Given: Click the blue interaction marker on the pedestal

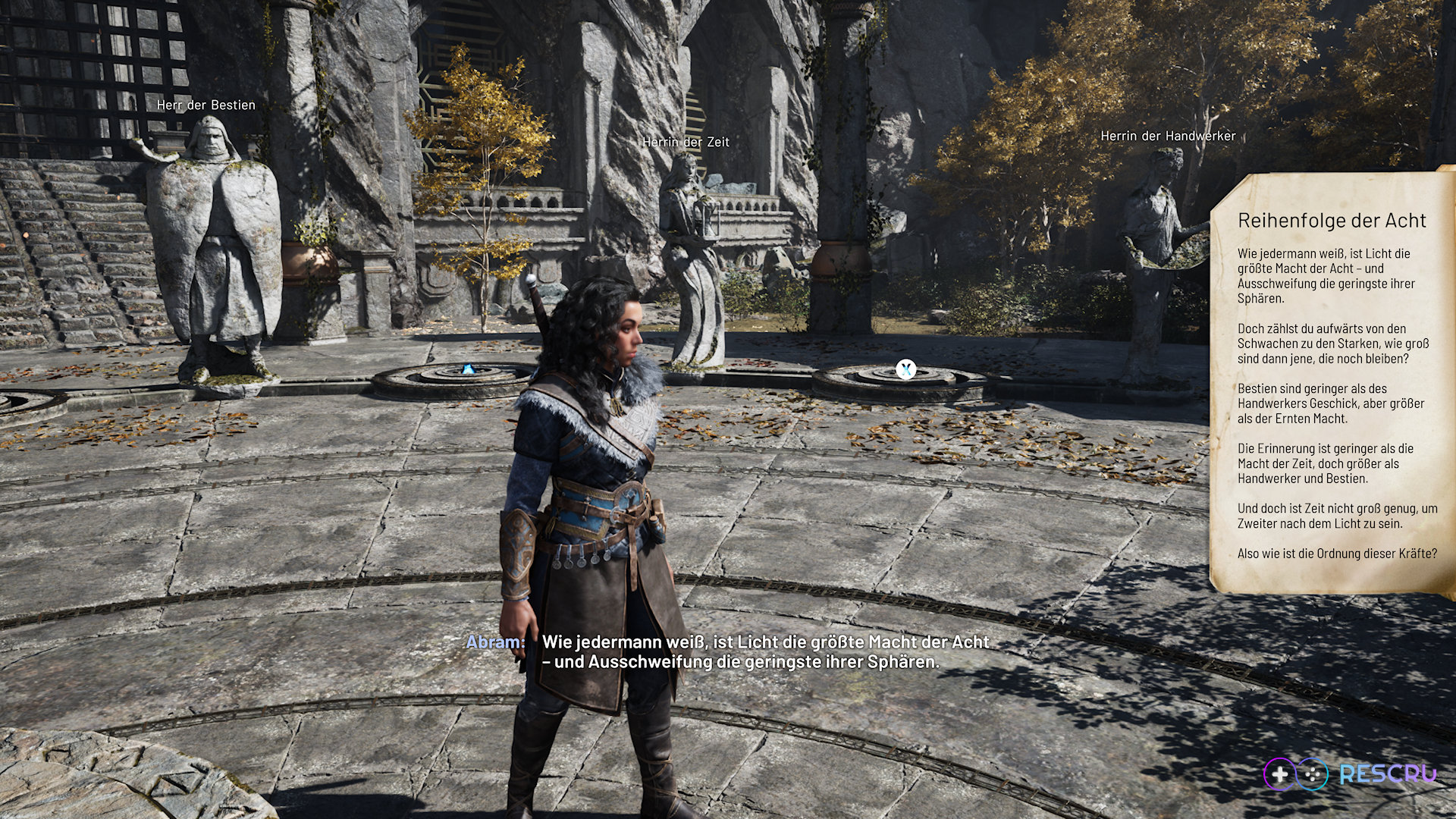Looking at the screenshot, I should (x=467, y=370).
